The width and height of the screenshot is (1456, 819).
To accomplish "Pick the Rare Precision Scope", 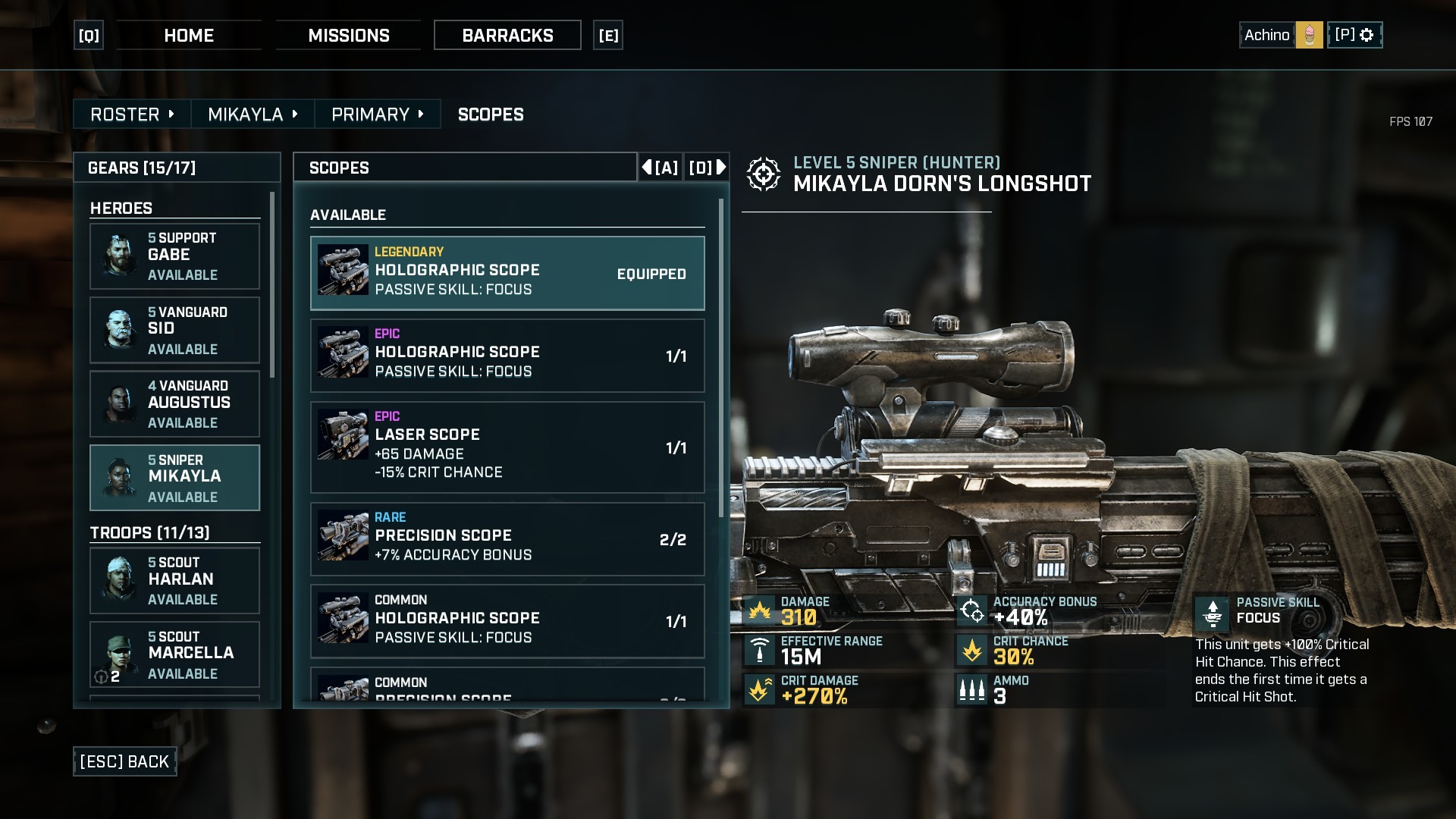I will [507, 539].
